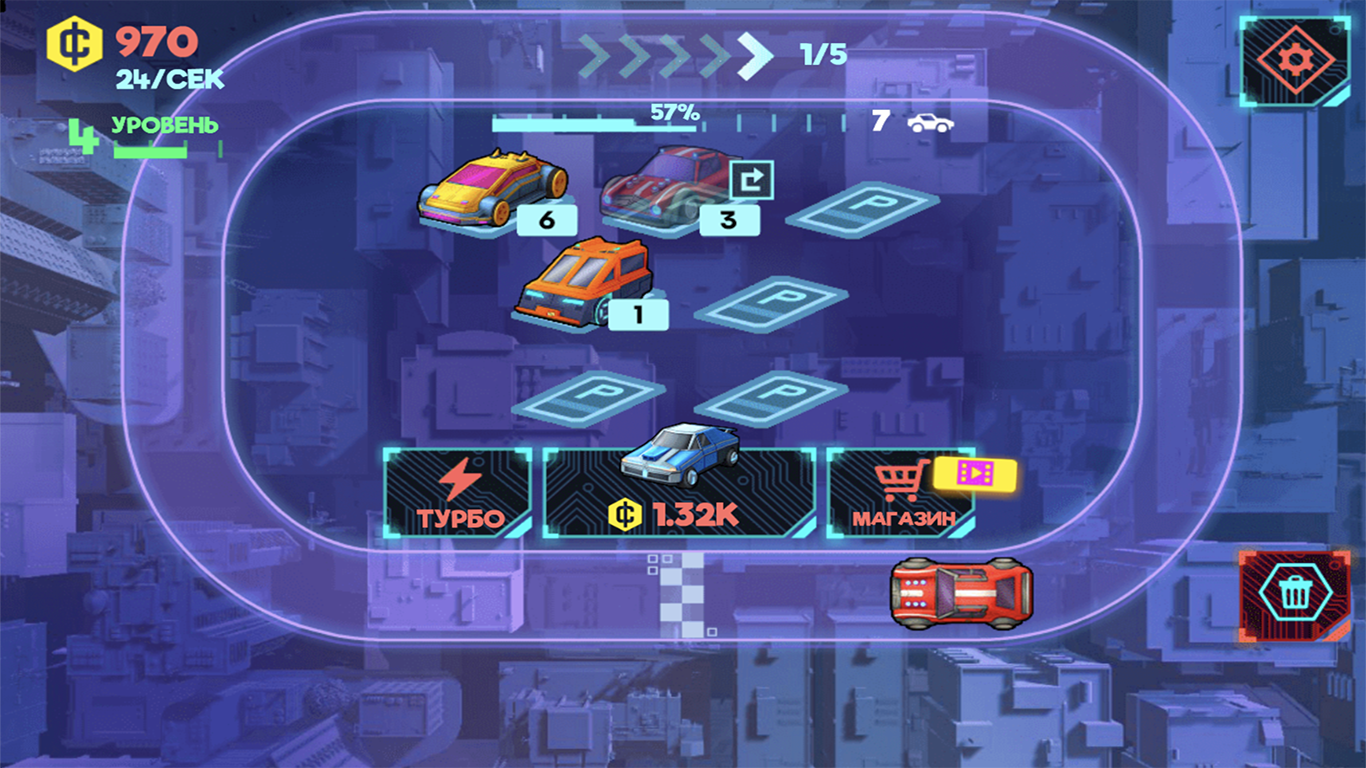Viewport: 1366px width, 768px height.
Task: Click the white car counter icon
Action: pos(932,122)
